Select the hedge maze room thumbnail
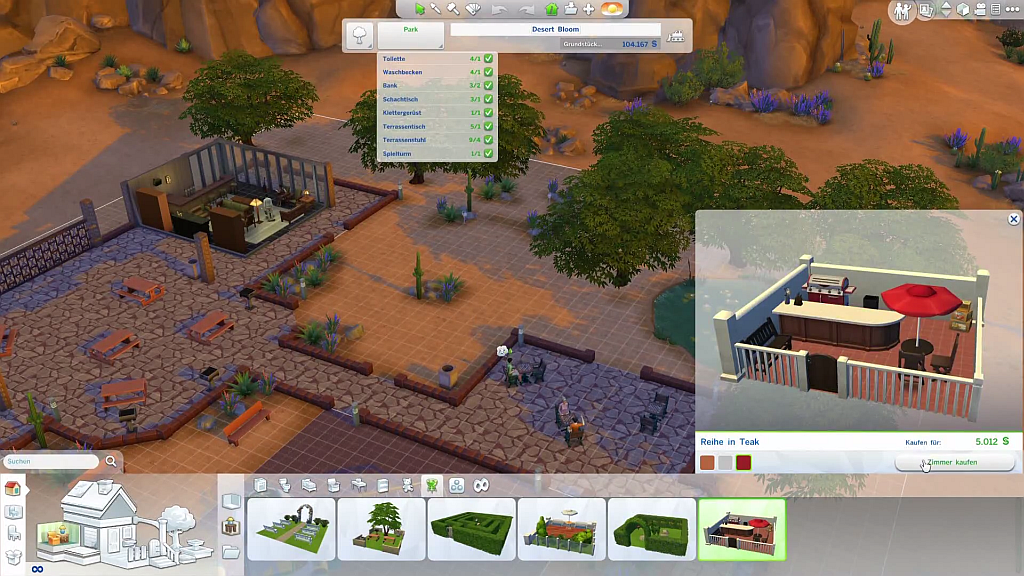This screenshot has width=1024, height=576. [x=471, y=529]
